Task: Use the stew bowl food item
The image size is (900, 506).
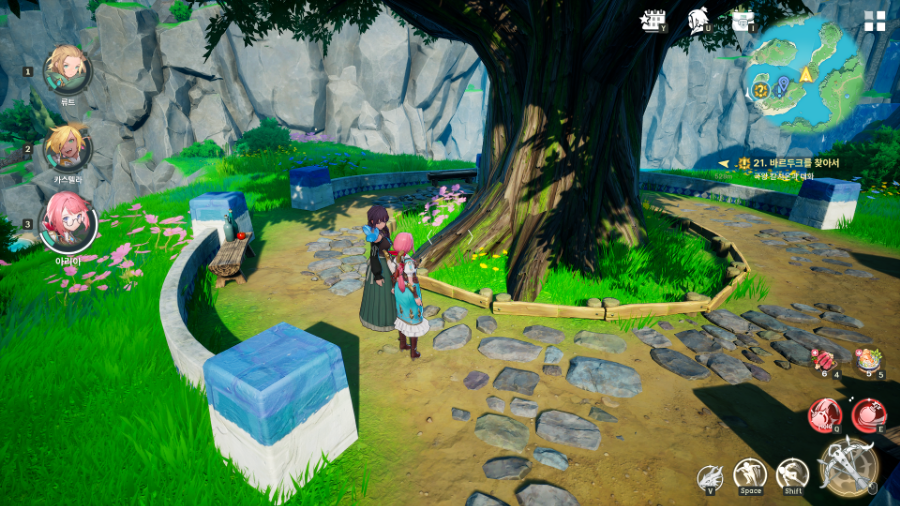Action: click(x=867, y=359)
